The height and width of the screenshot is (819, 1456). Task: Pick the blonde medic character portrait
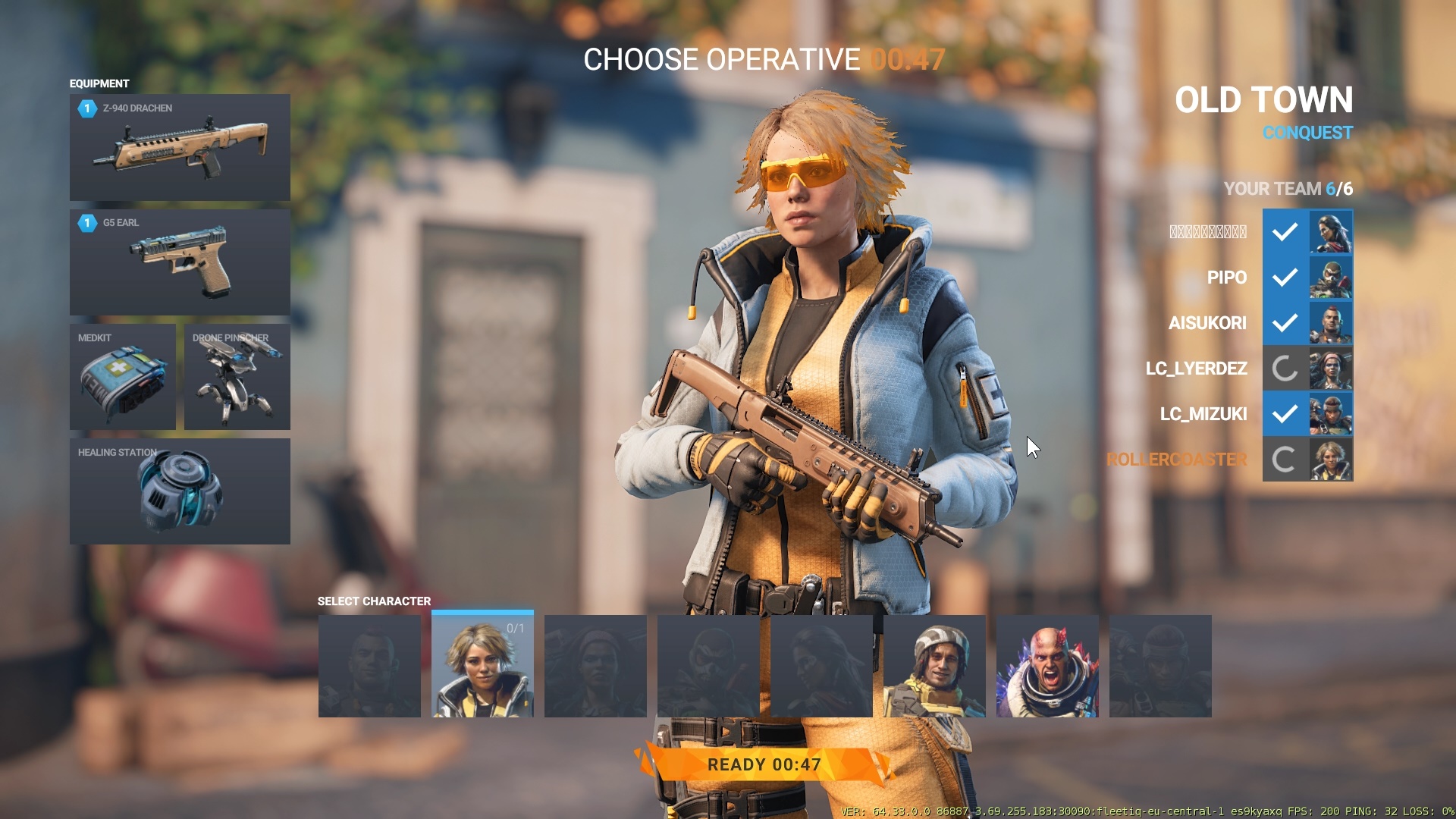[482, 666]
